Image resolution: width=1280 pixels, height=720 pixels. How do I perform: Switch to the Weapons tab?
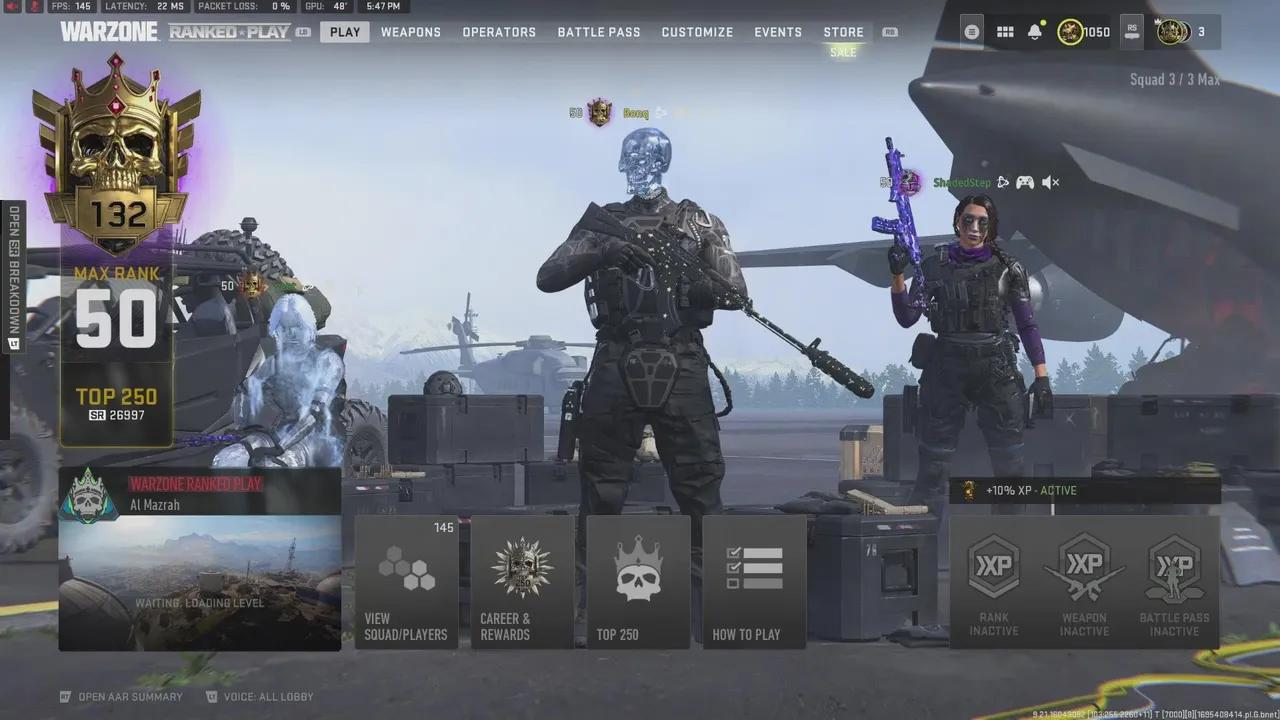pyautogui.click(x=410, y=31)
